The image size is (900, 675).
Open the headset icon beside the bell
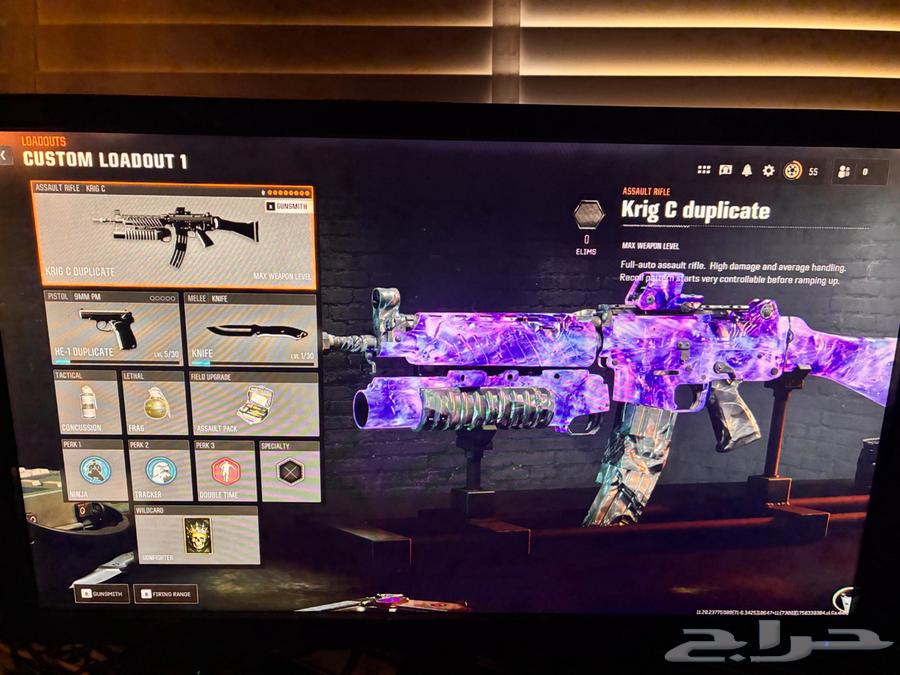[x=726, y=171]
